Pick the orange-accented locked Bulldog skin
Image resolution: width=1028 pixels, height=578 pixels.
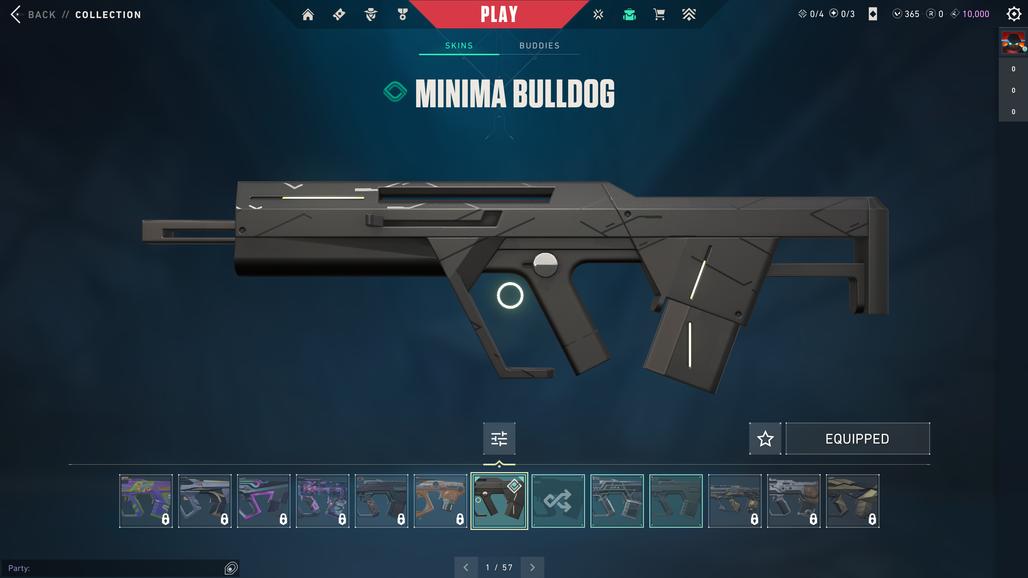(441, 501)
